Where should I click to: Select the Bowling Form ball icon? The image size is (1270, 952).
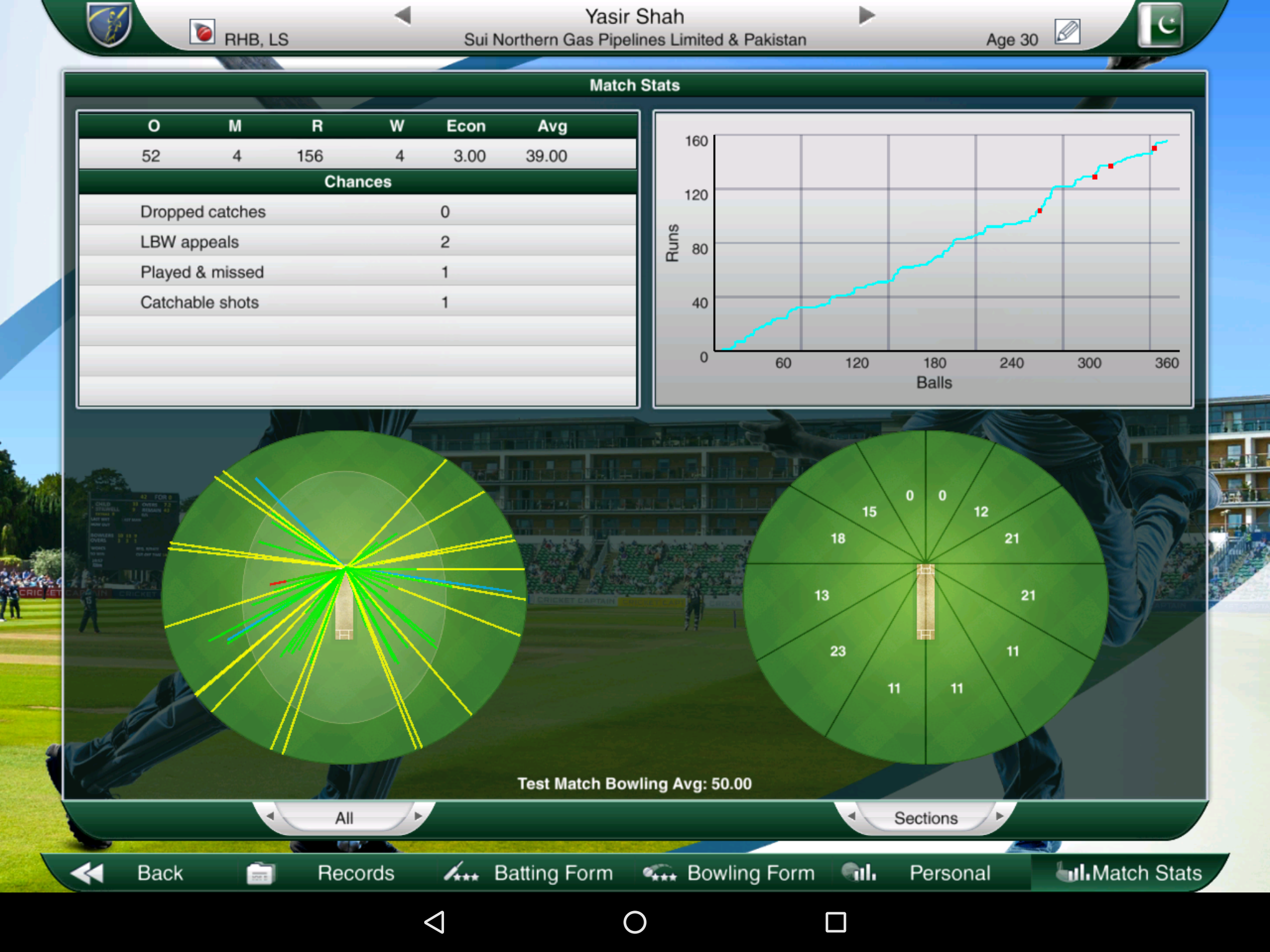click(x=660, y=873)
